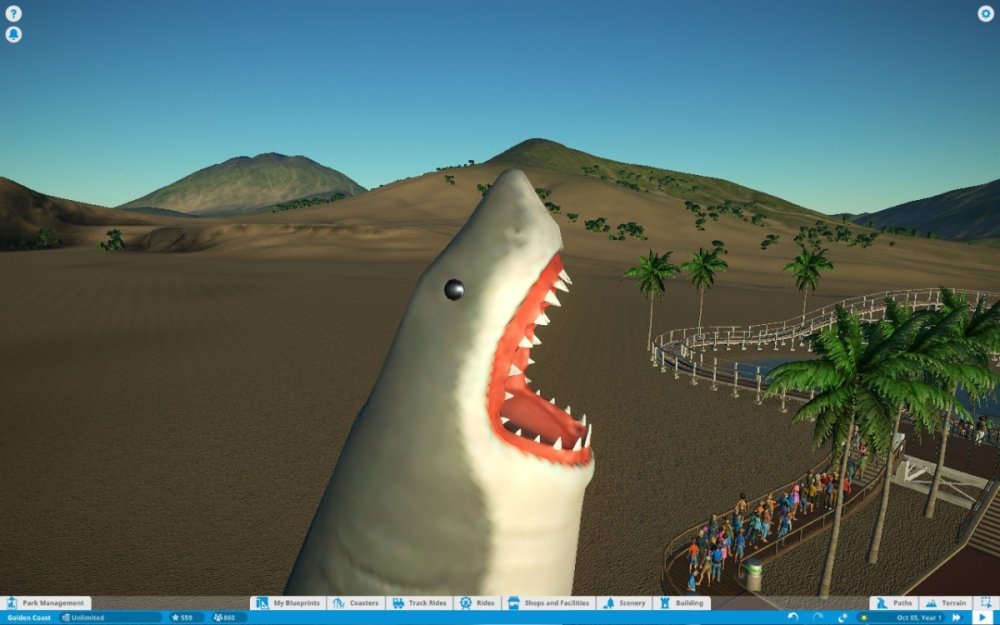Click the play button to resume time
Image resolution: width=1000 pixels, height=625 pixels.
982,618
